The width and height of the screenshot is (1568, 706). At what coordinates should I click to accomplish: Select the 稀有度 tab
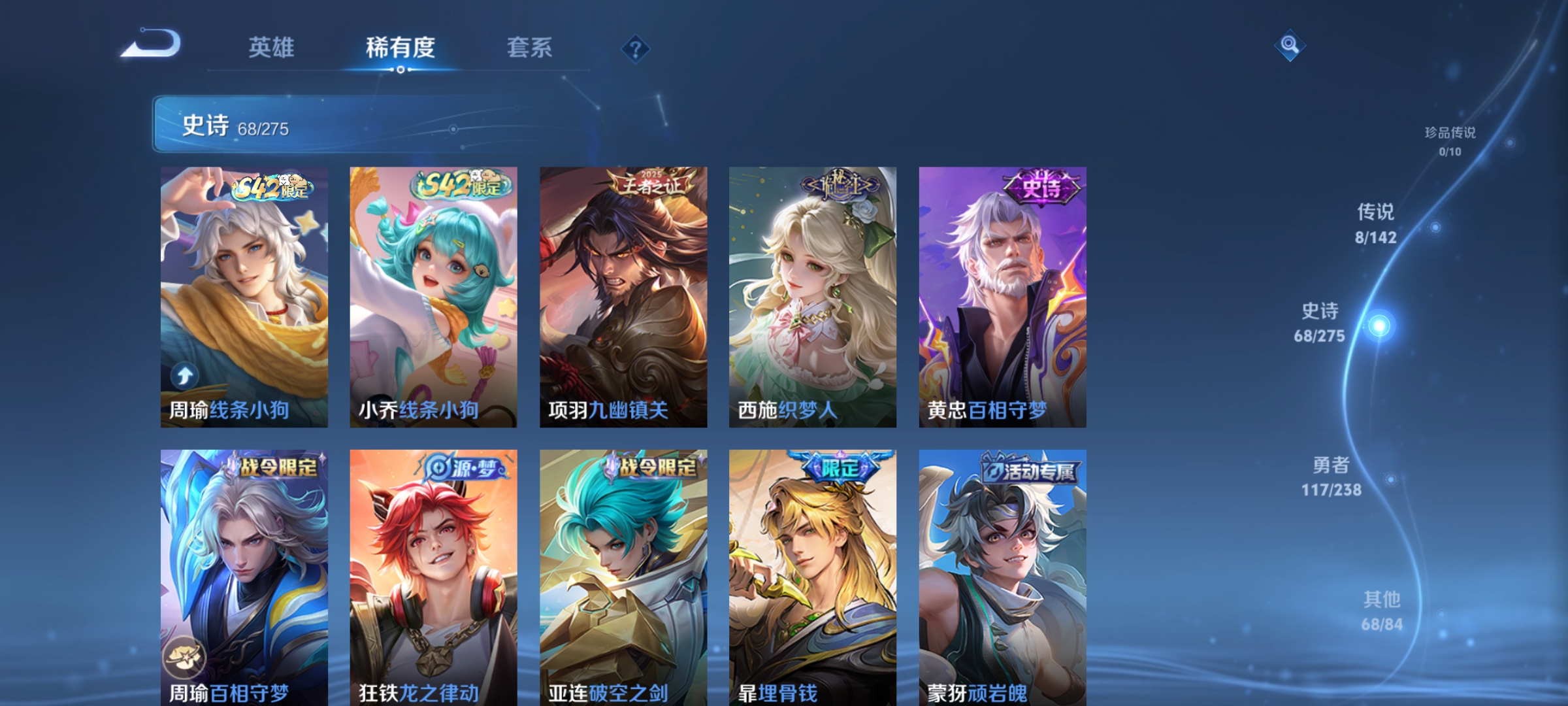pos(400,47)
